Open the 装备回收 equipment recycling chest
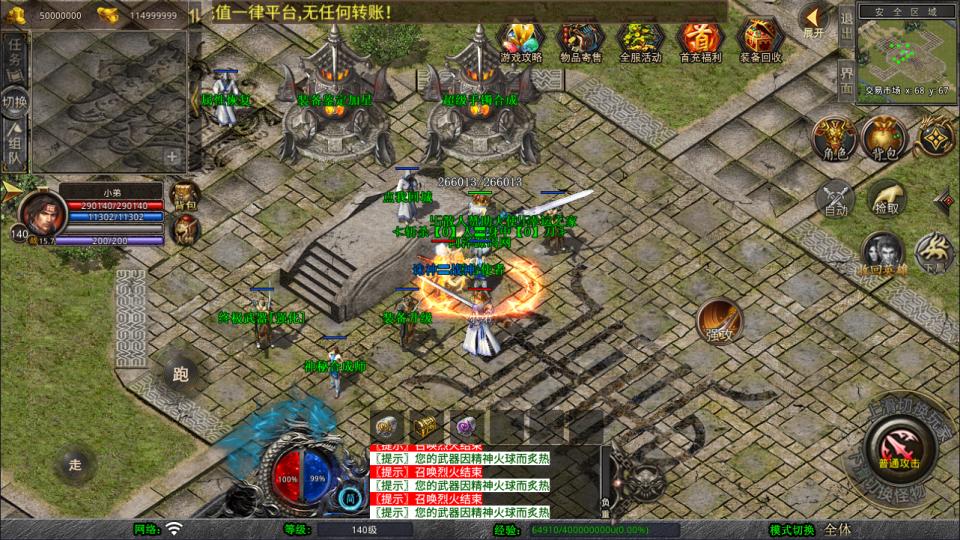Viewport: 960px width, 540px height. point(761,41)
